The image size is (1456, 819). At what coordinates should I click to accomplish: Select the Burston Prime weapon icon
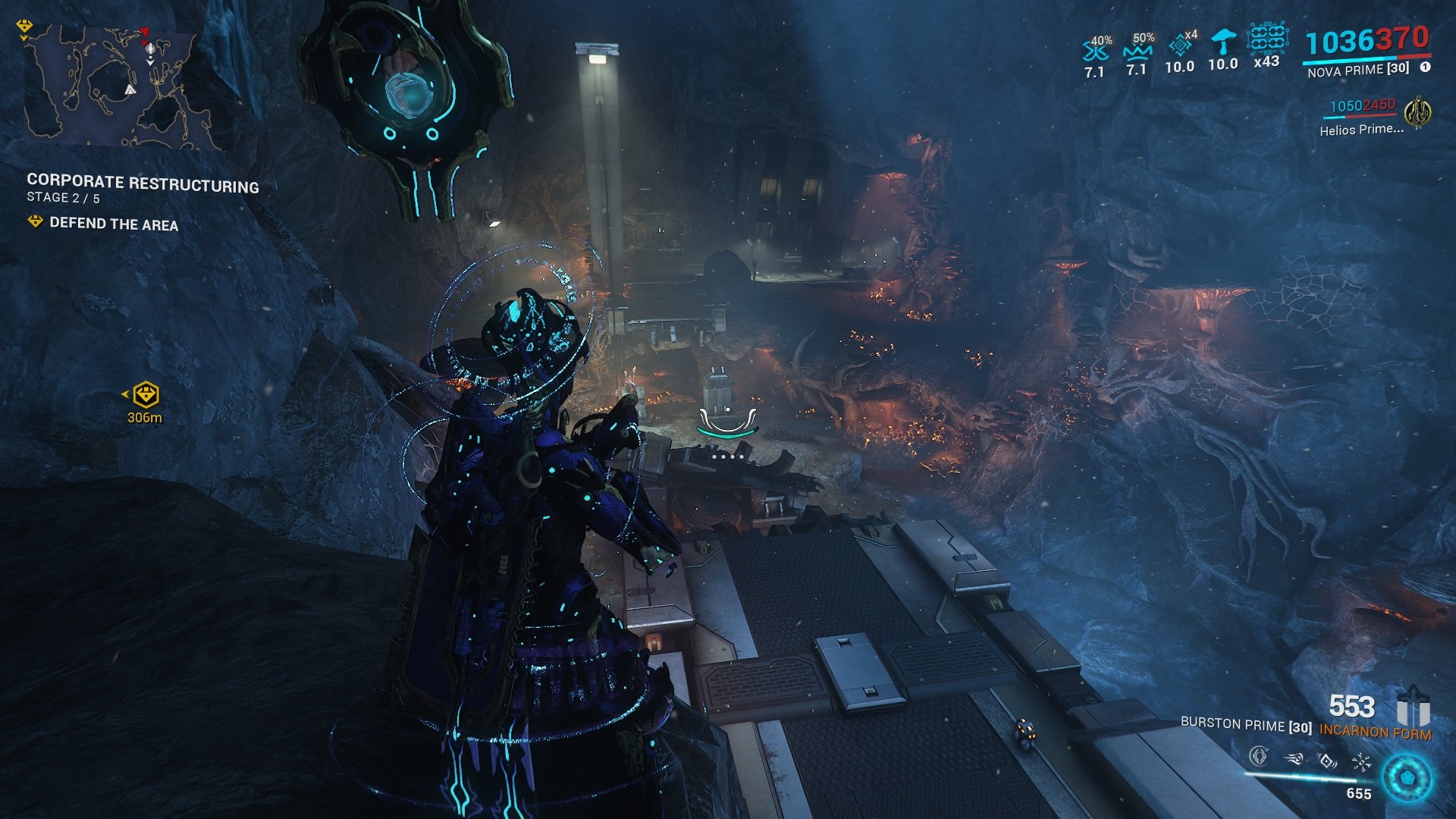click(1413, 710)
